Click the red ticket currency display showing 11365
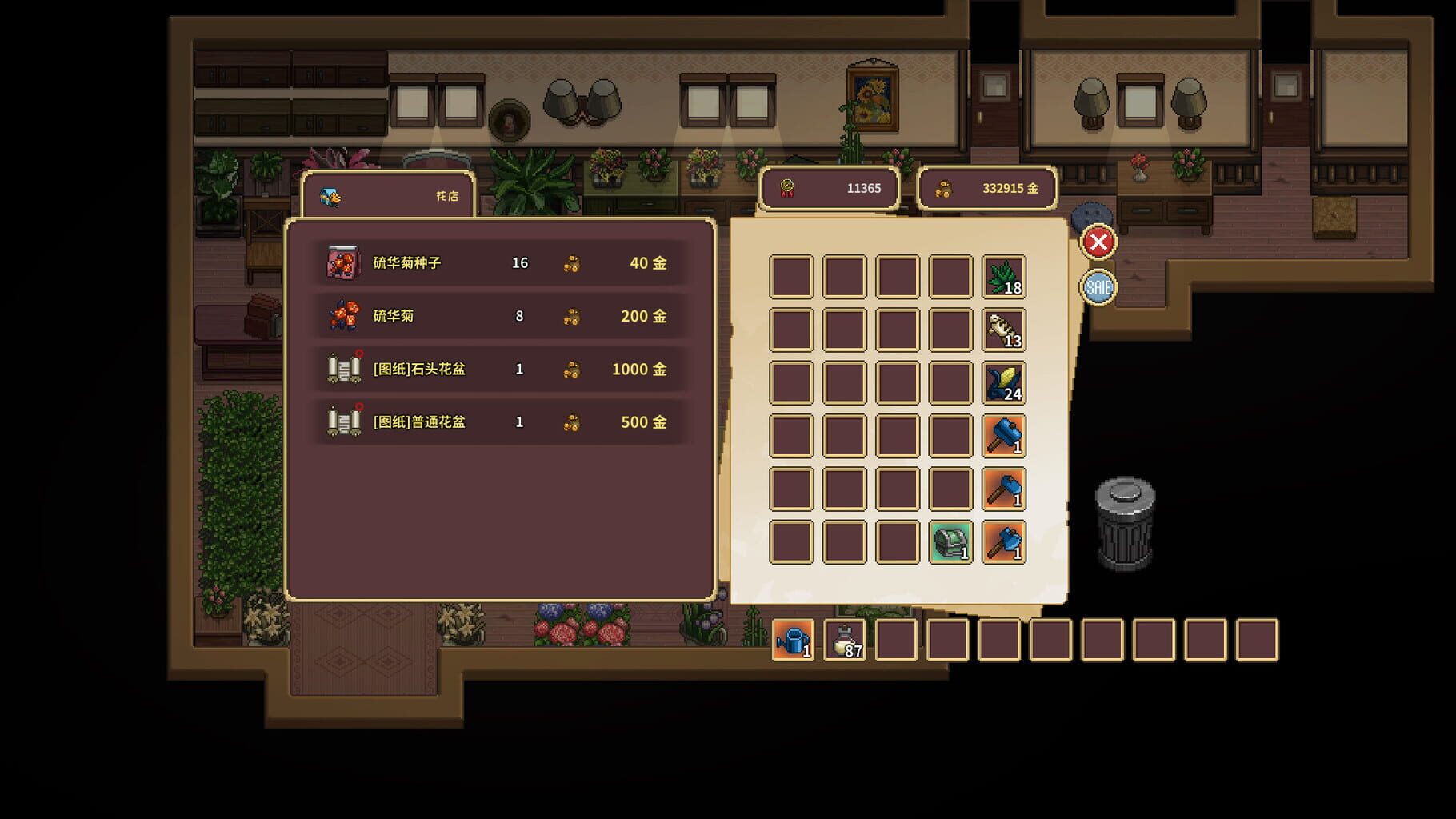This screenshot has height=819, width=1456. coord(830,189)
